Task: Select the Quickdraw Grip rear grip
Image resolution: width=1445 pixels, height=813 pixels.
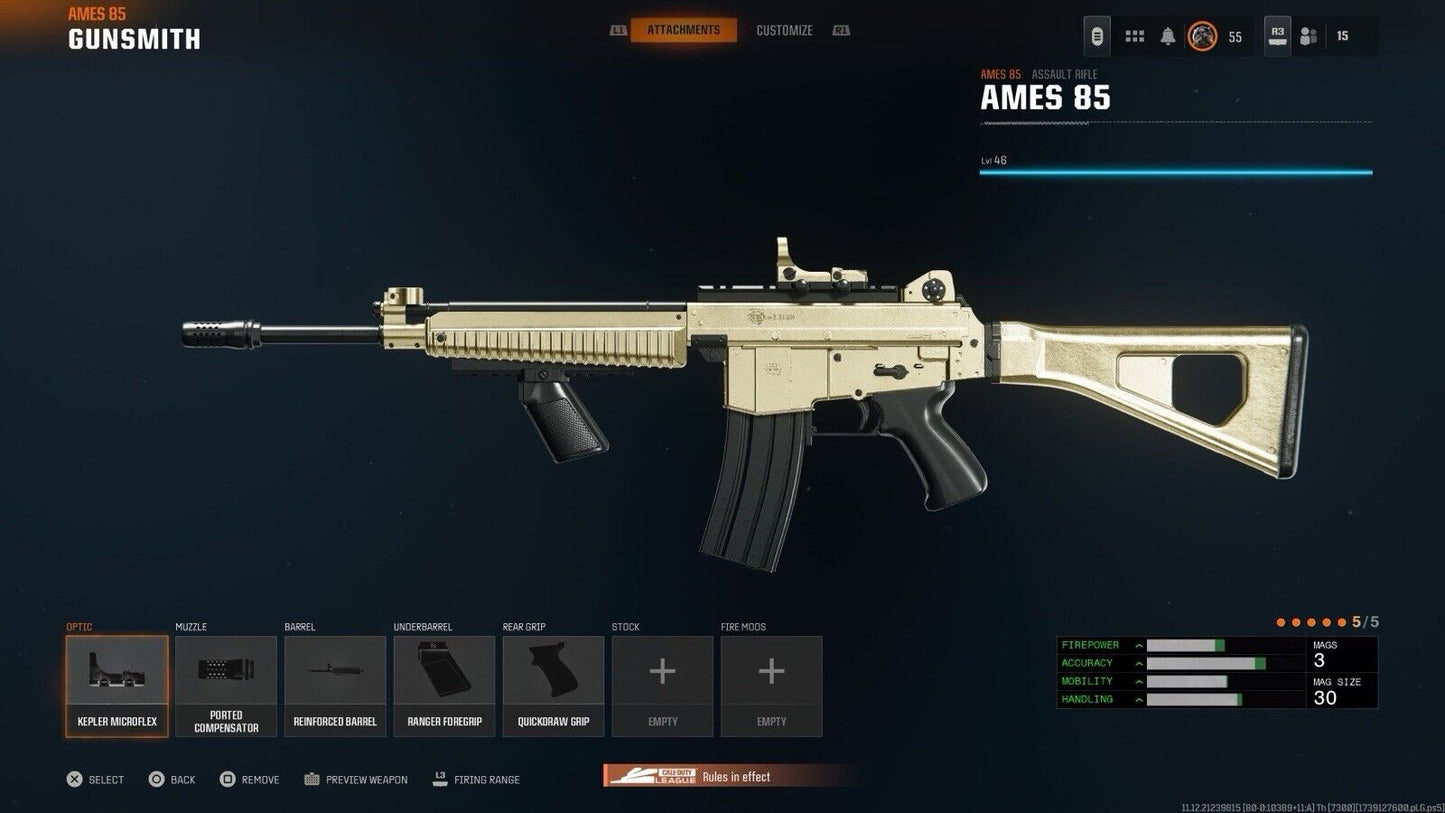Action: [x=553, y=685]
